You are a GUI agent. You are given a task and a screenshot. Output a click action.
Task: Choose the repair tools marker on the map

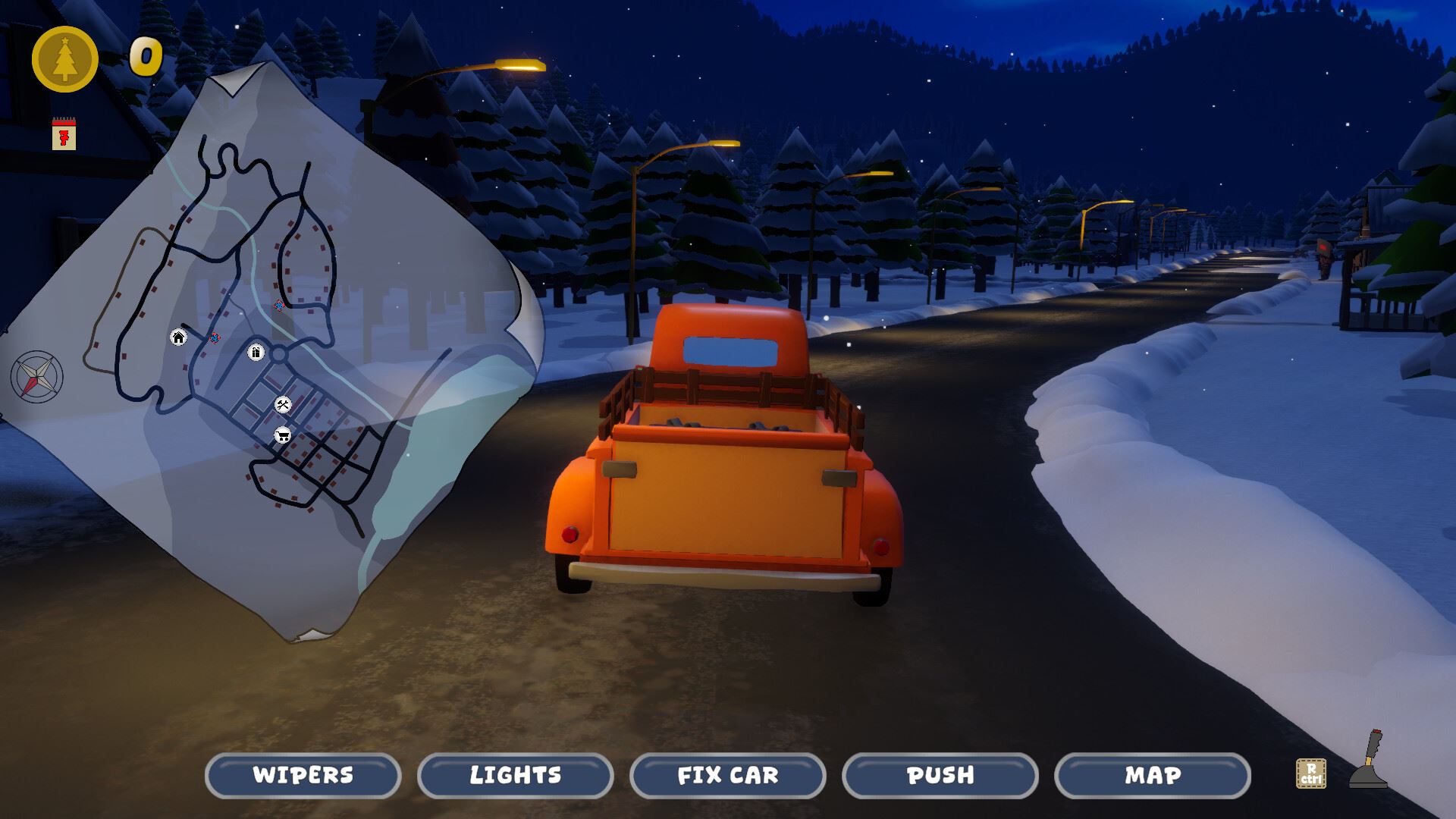click(283, 405)
